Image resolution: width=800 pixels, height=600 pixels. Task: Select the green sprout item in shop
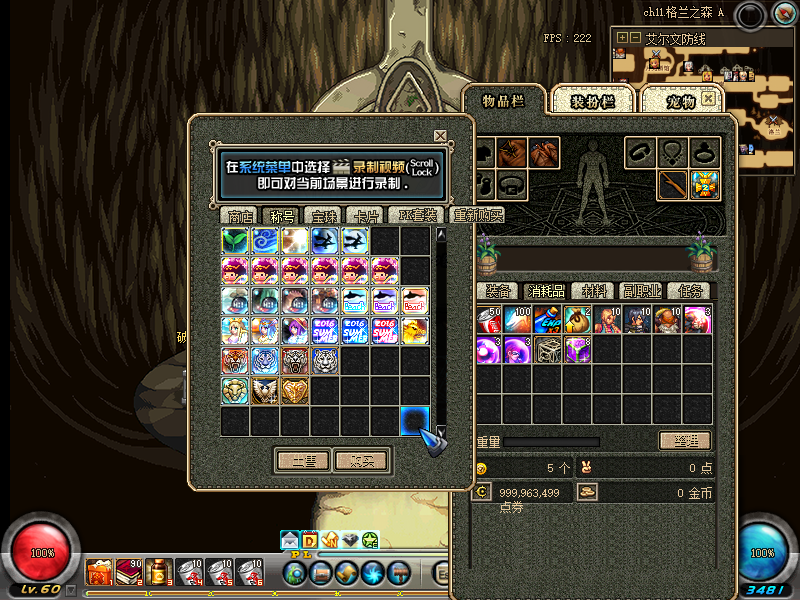pos(235,240)
